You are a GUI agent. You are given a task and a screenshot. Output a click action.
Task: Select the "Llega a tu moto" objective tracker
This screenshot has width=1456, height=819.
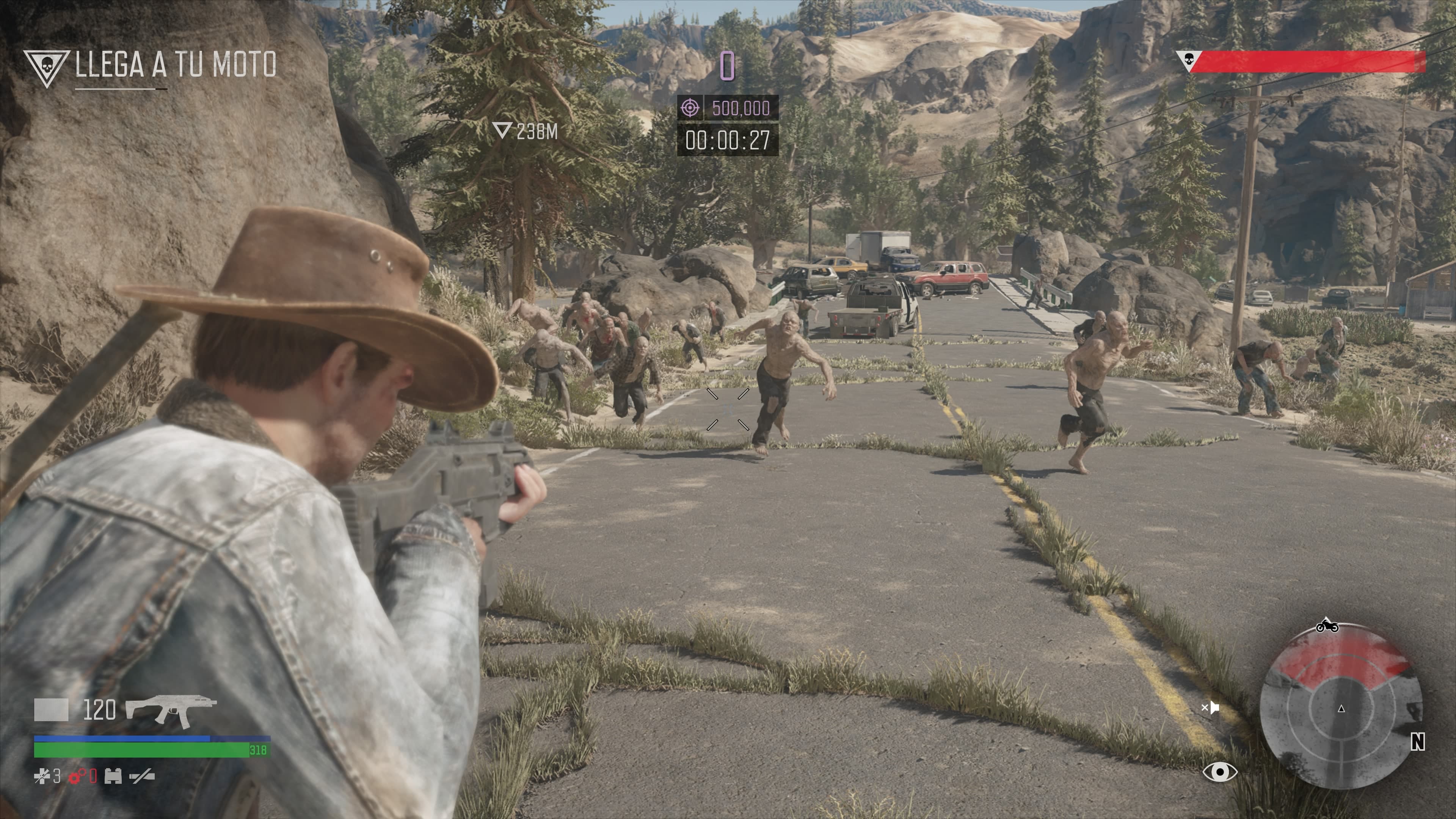[x=176, y=64]
